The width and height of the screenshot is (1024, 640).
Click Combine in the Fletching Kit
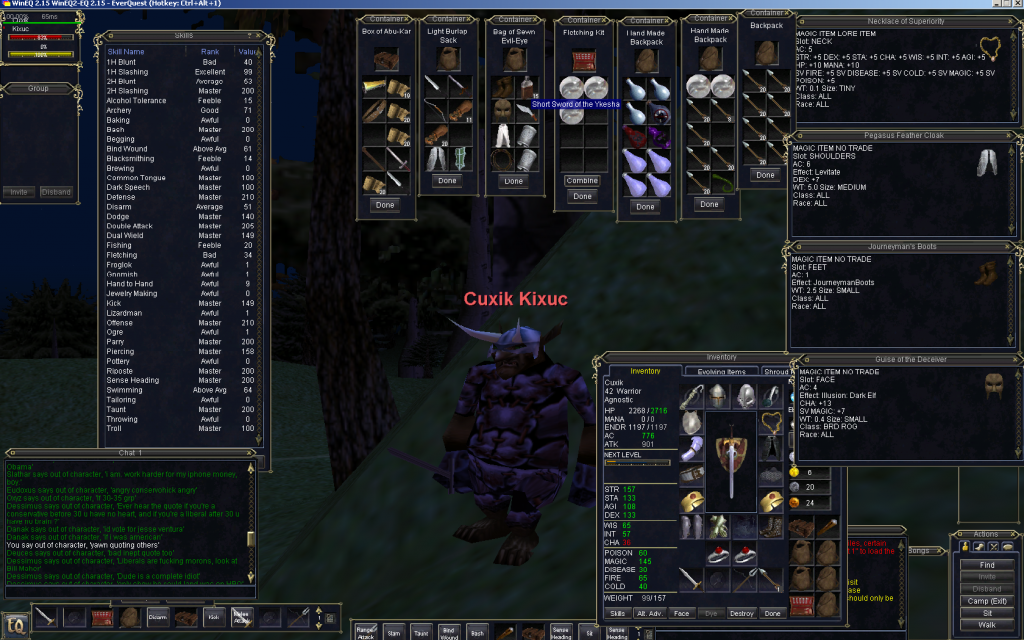582,181
